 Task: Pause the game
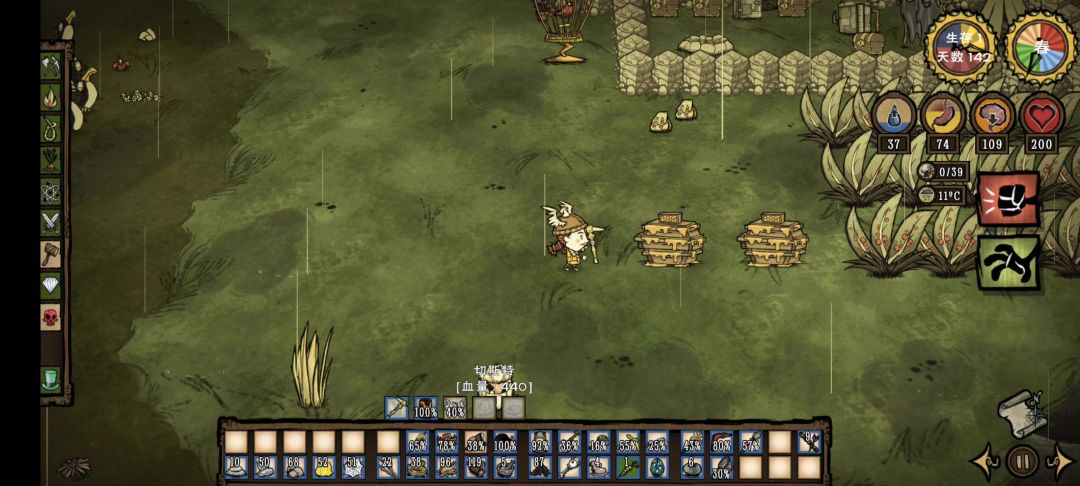[x=1022, y=461]
